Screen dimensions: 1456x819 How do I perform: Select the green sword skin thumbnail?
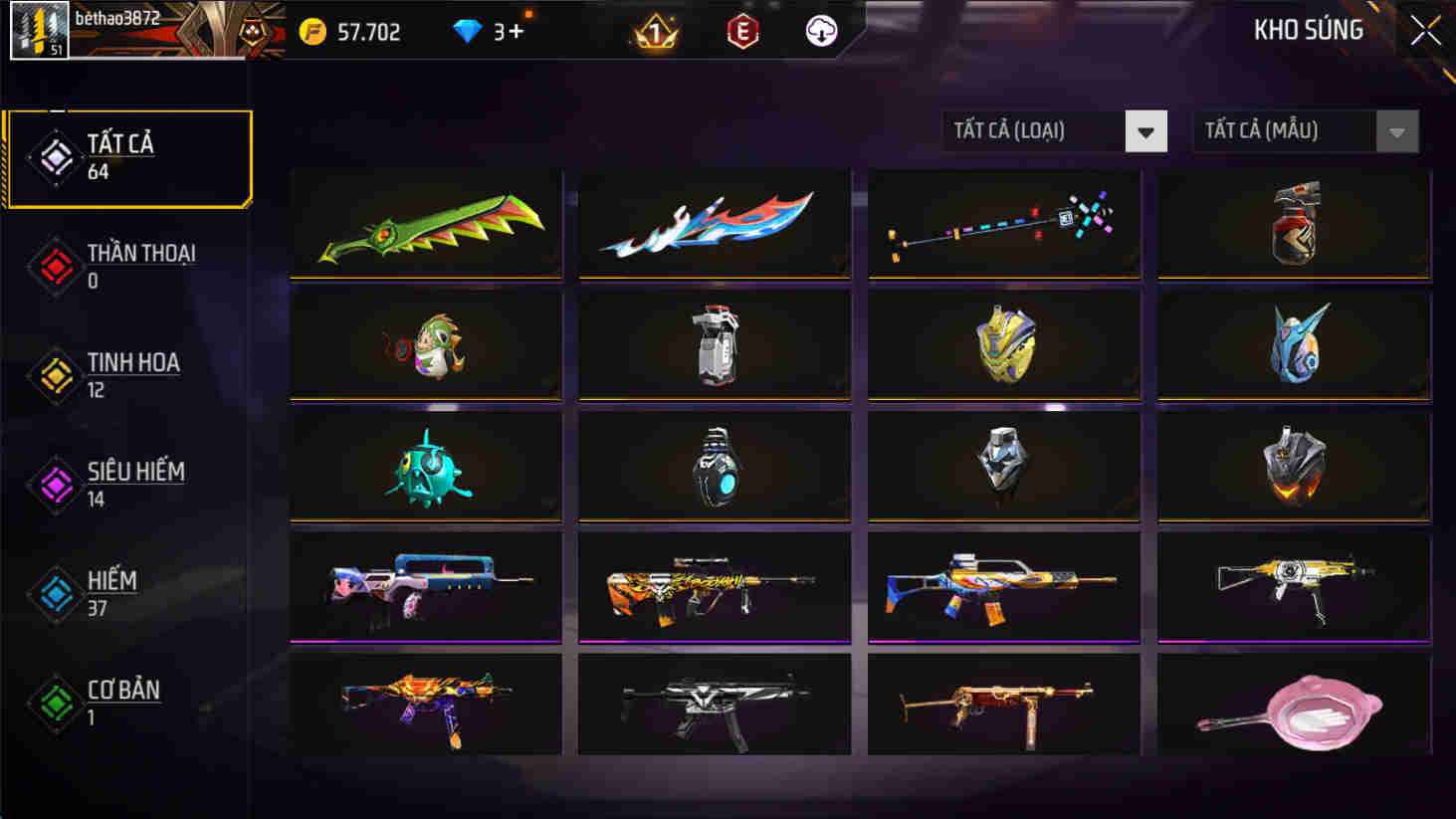(x=425, y=223)
